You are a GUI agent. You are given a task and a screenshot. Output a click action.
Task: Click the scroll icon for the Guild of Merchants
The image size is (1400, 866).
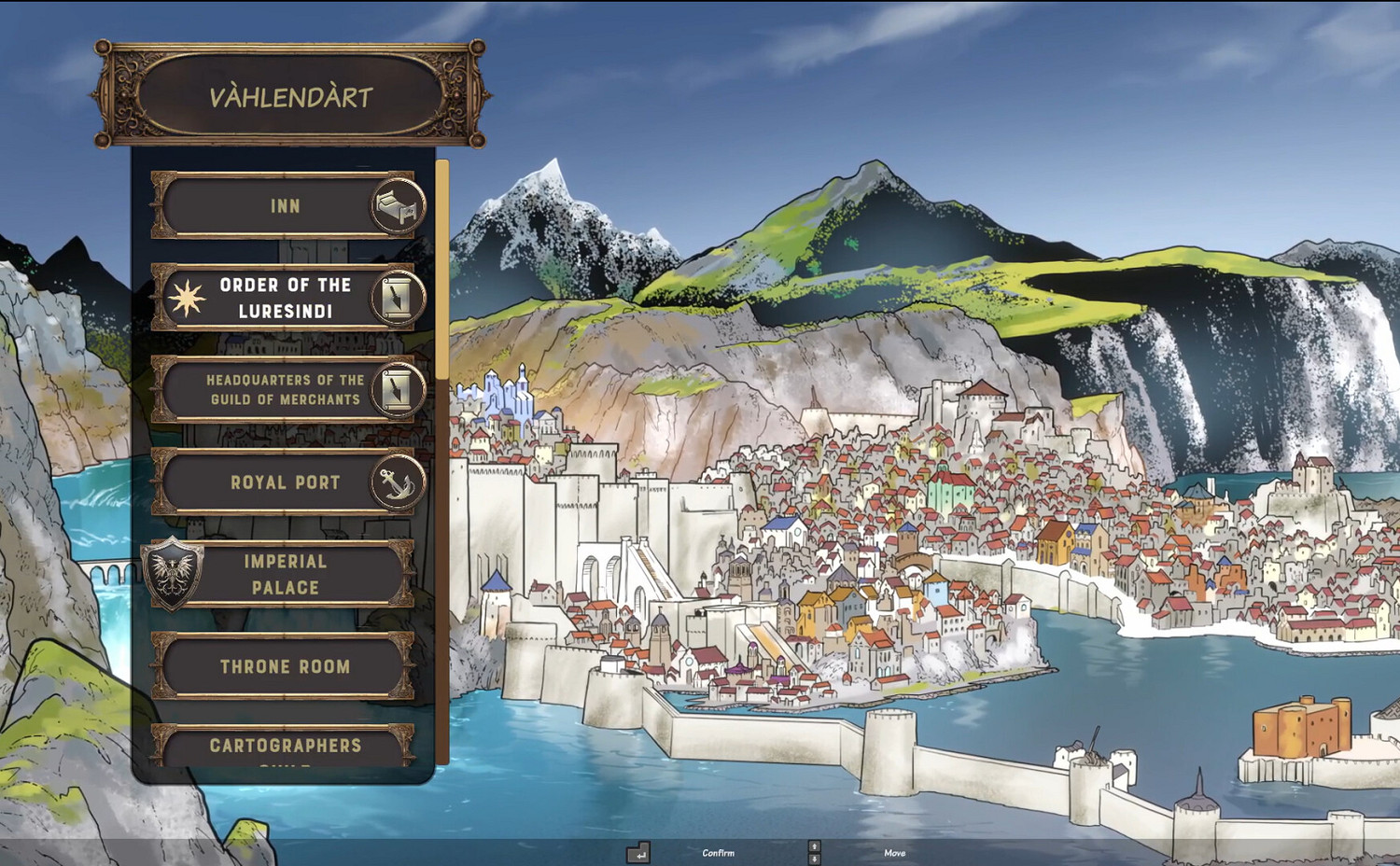[397, 390]
